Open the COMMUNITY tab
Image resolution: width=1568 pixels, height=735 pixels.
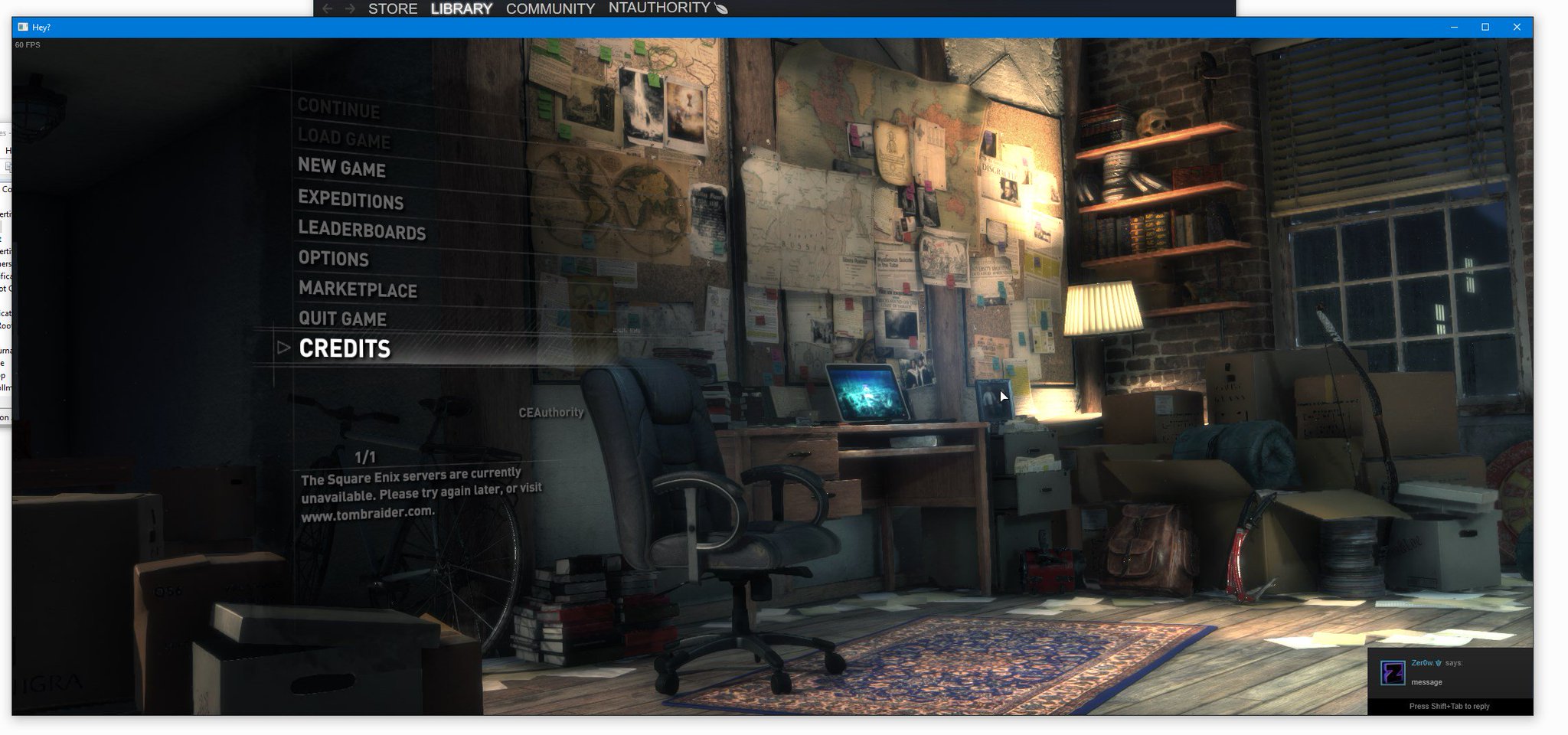tap(548, 9)
